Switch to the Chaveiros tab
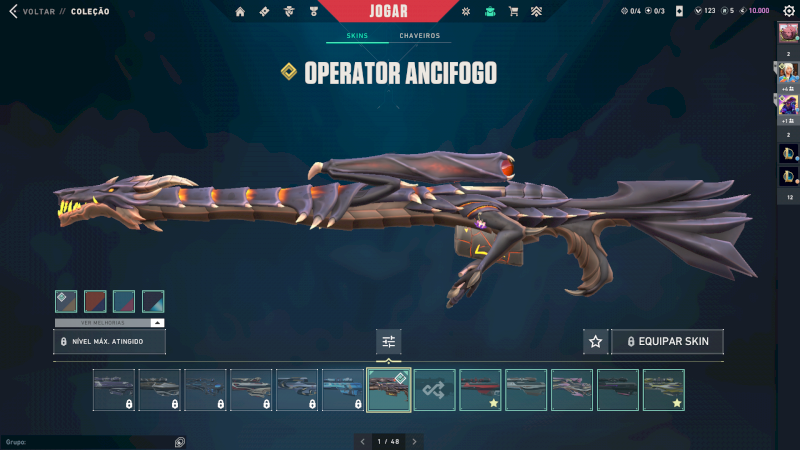The width and height of the screenshot is (800, 450). [x=419, y=36]
